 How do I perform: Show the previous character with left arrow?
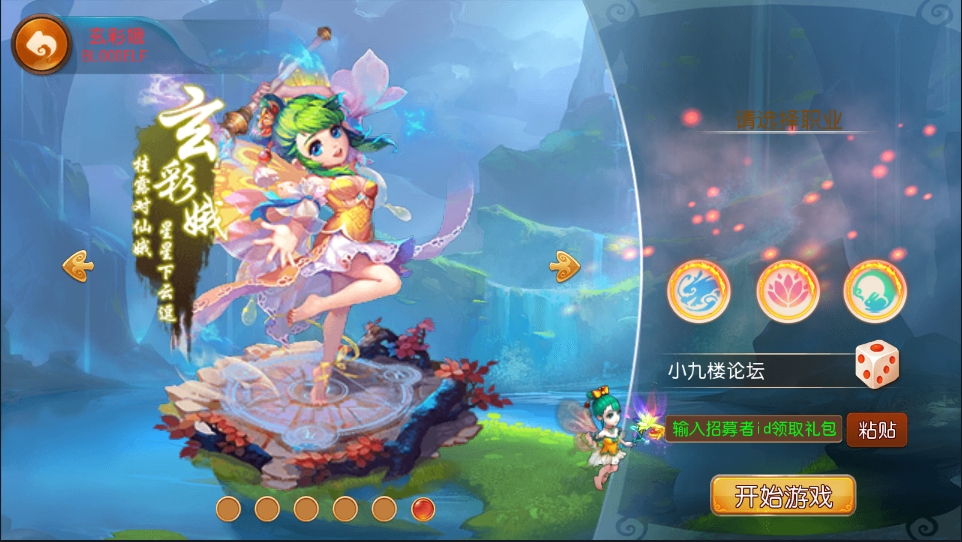click(78, 265)
